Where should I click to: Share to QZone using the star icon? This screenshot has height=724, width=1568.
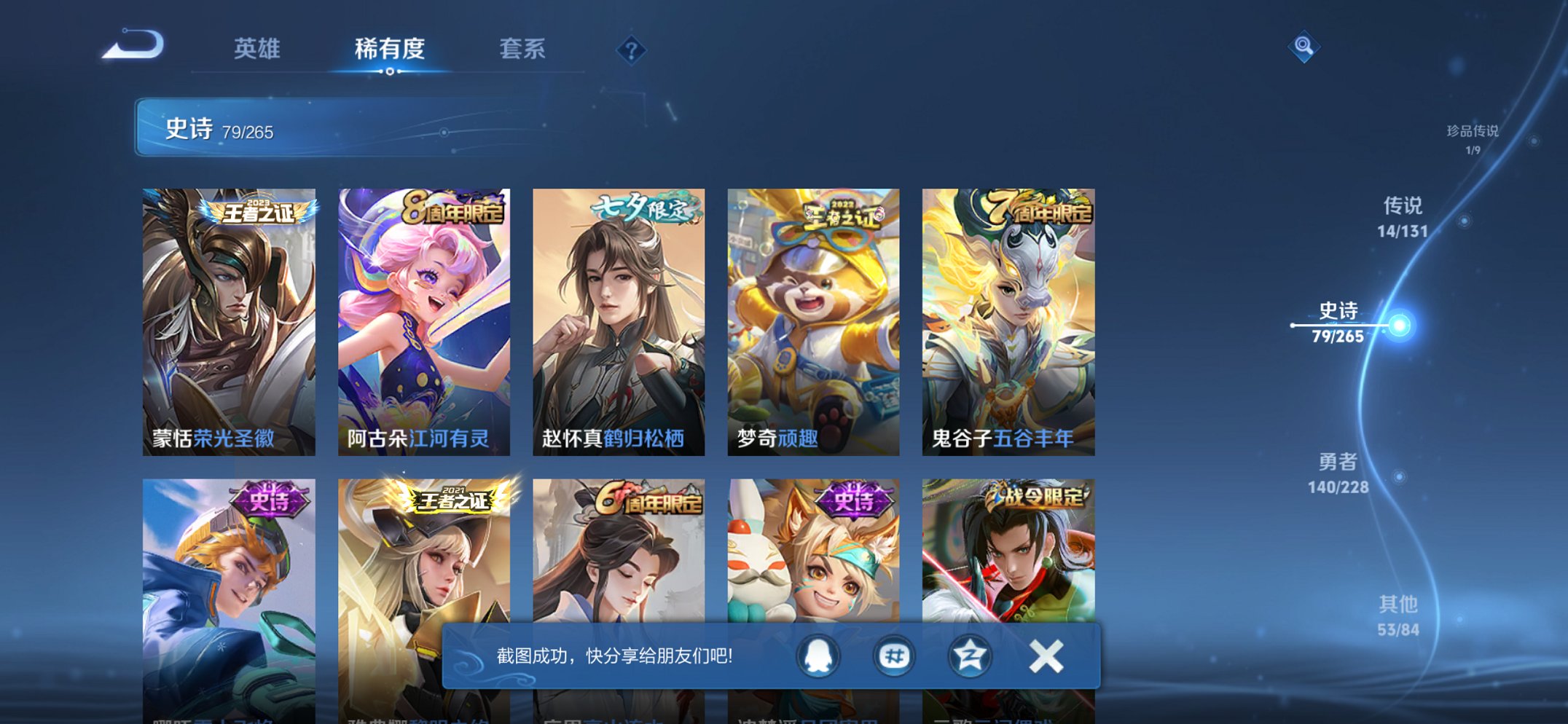(x=969, y=656)
